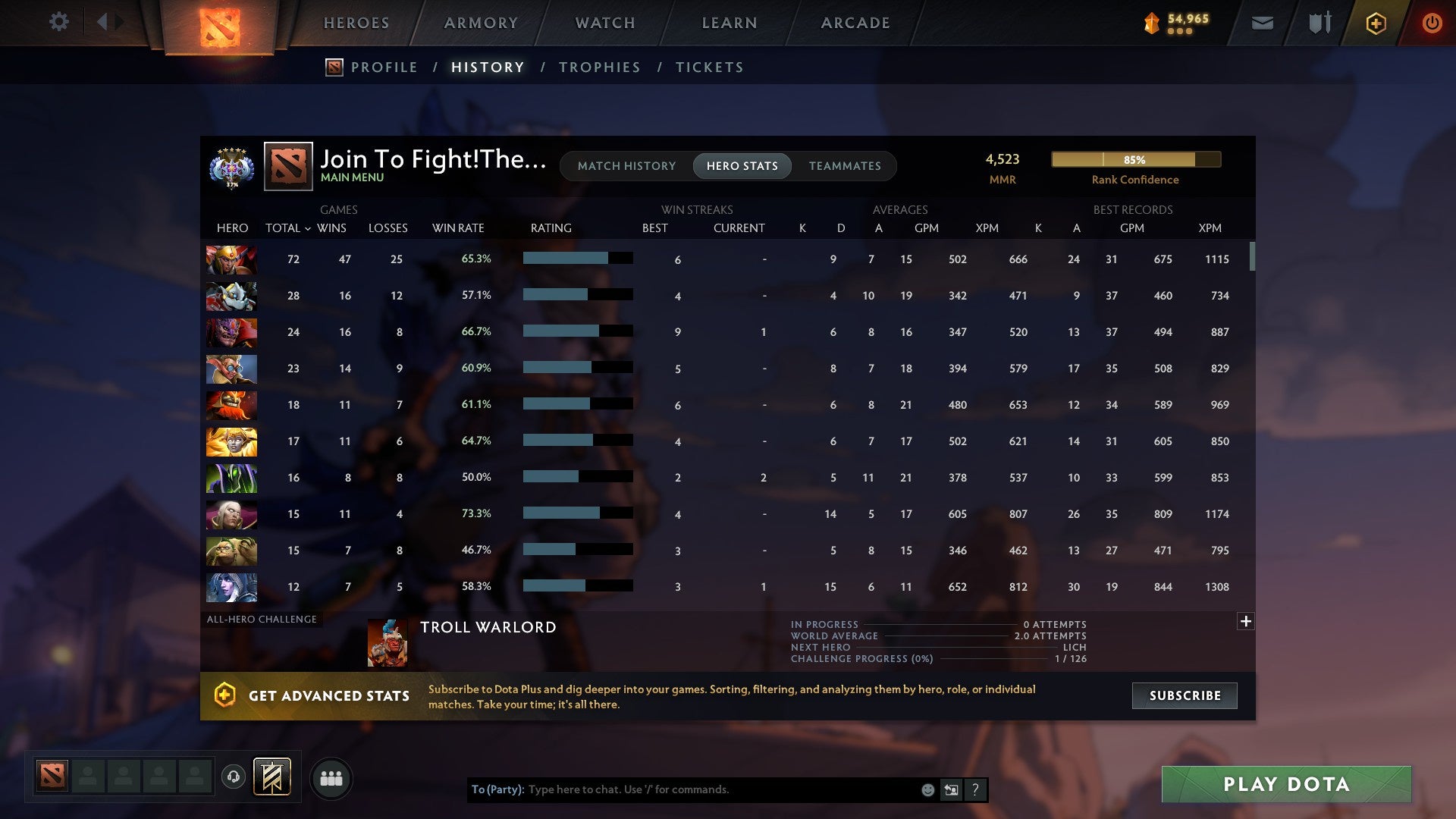Screen dimensions: 1456x819
Task: Open the settings gear icon
Action: pyautogui.click(x=59, y=22)
